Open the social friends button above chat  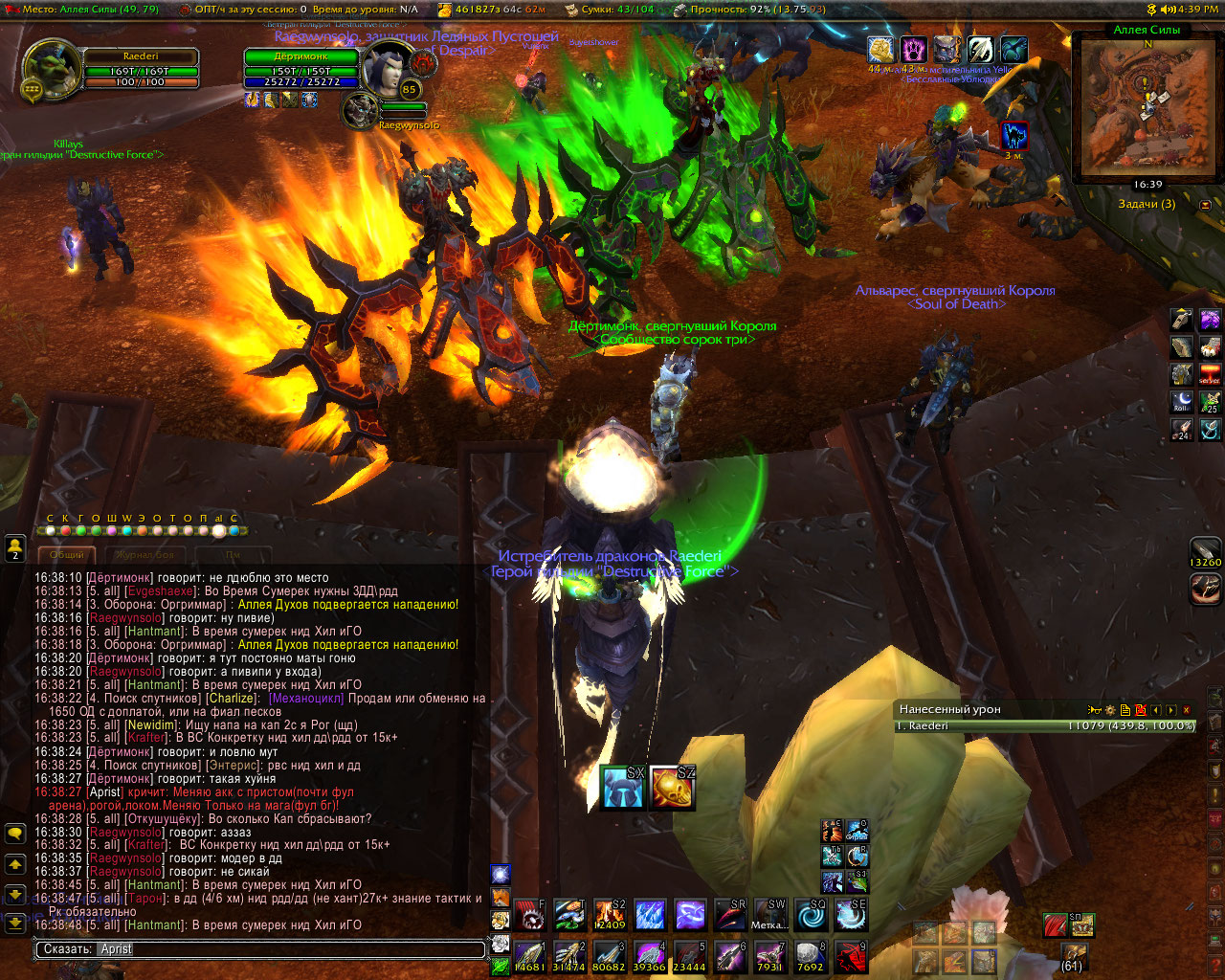click(x=15, y=548)
